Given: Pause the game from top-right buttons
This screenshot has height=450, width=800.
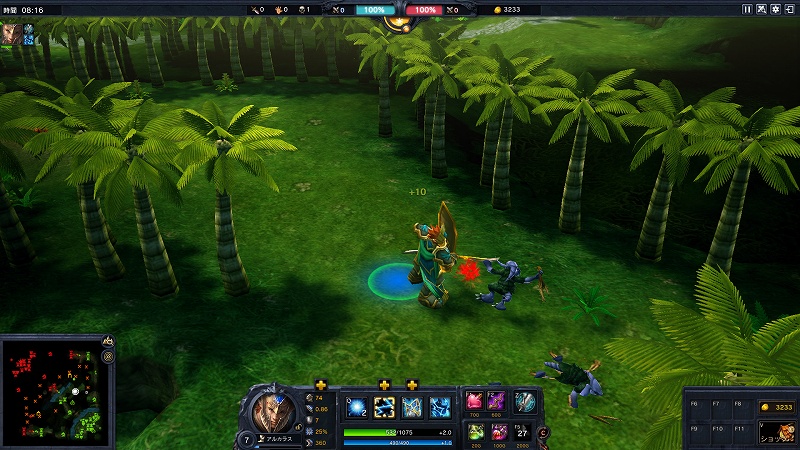Looking at the screenshot, I should (x=746, y=9).
